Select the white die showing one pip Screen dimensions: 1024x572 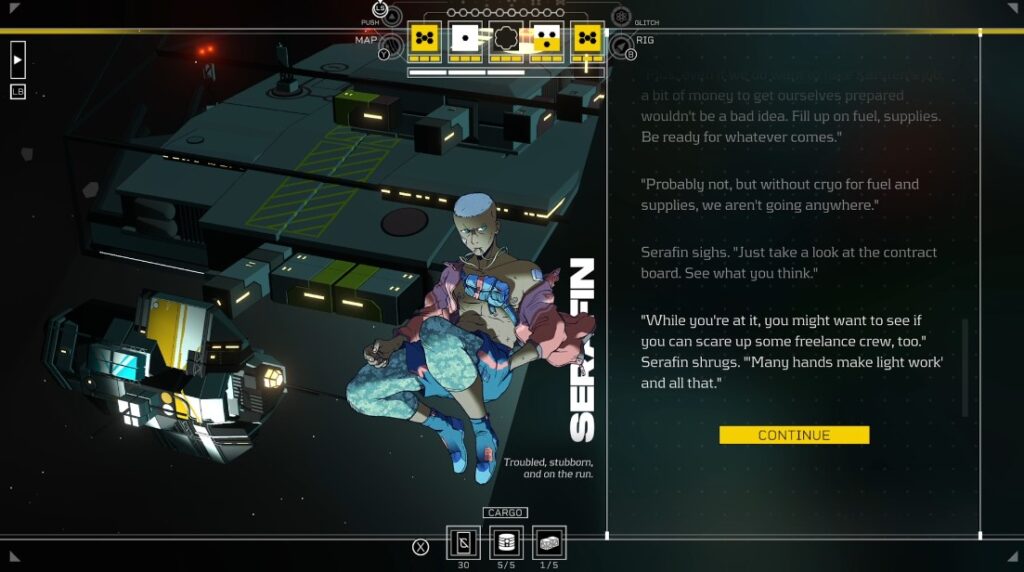(x=465, y=38)
